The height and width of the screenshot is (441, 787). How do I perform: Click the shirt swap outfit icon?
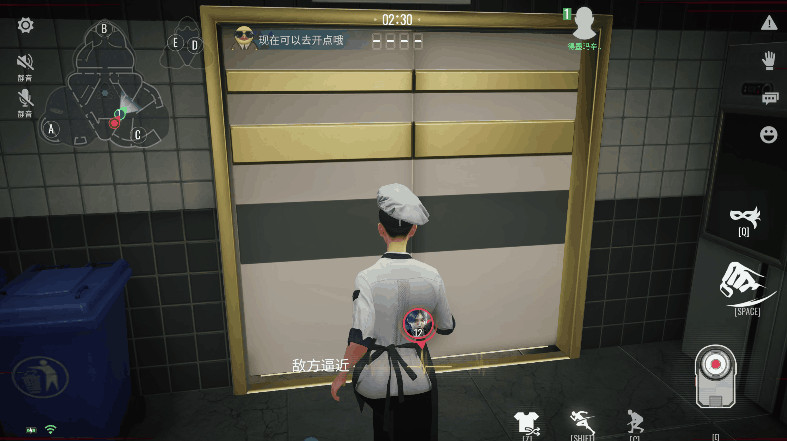pos(526,423)
